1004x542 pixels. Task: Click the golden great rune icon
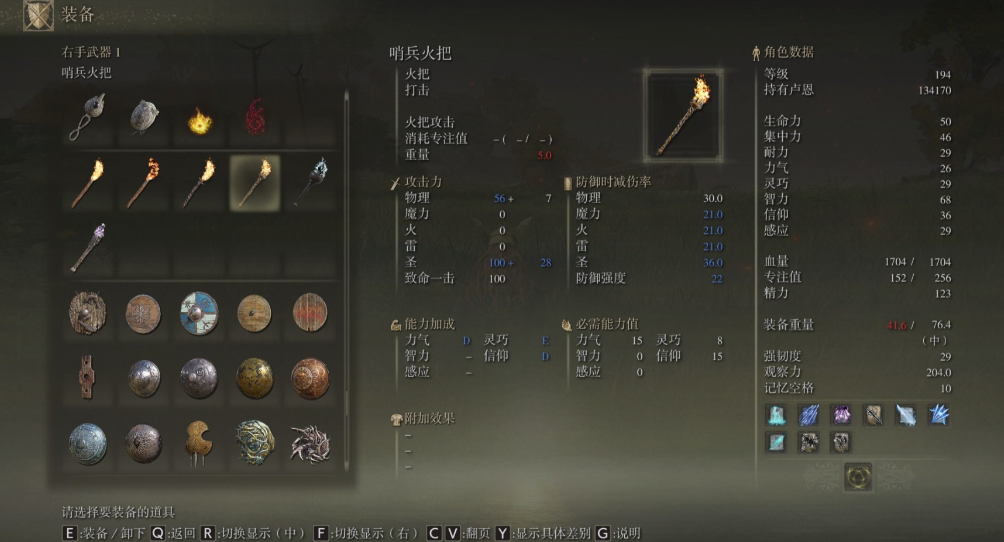pos(857,477)
